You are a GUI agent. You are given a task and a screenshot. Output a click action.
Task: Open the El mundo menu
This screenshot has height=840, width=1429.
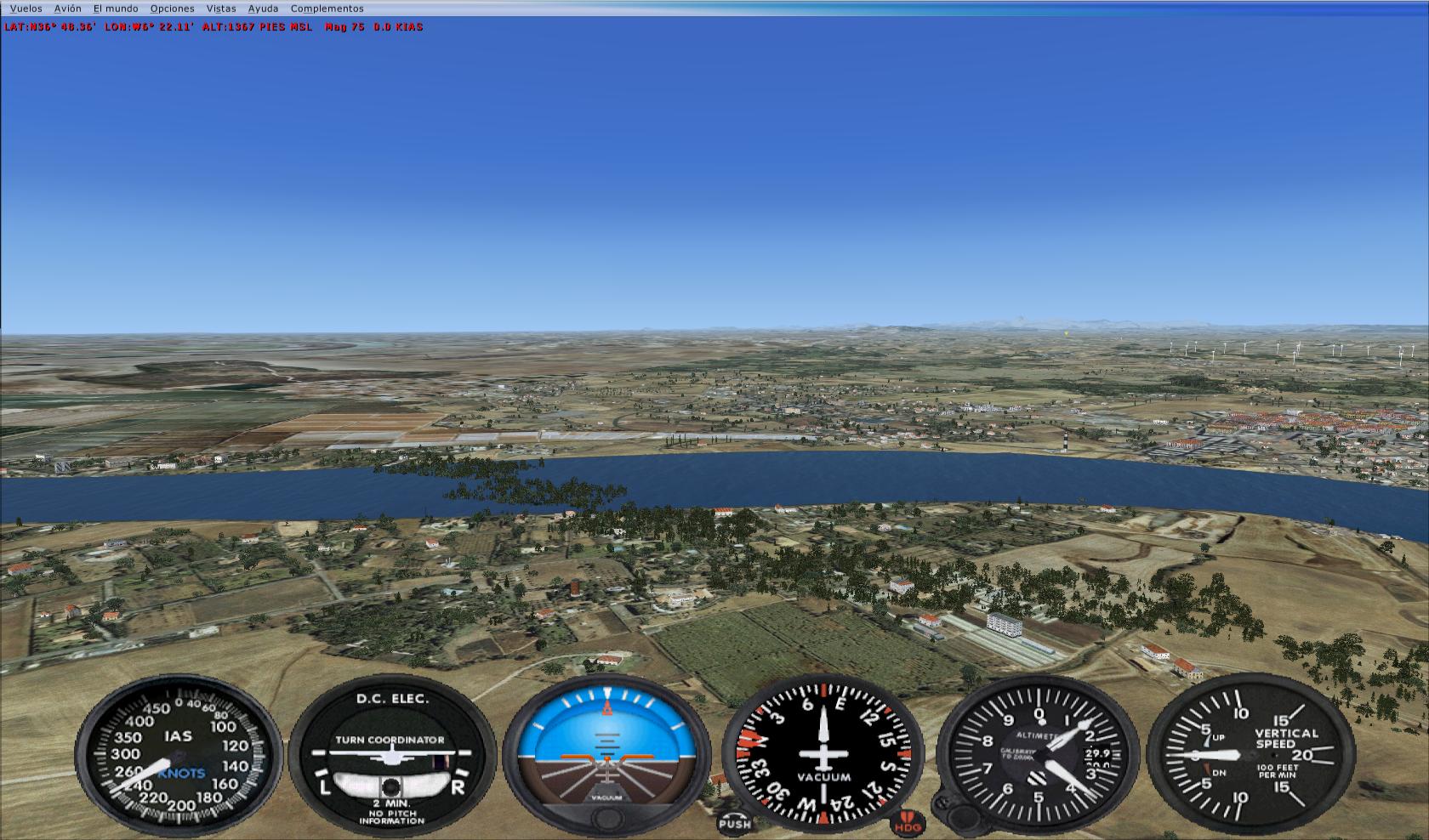[116, 9]
